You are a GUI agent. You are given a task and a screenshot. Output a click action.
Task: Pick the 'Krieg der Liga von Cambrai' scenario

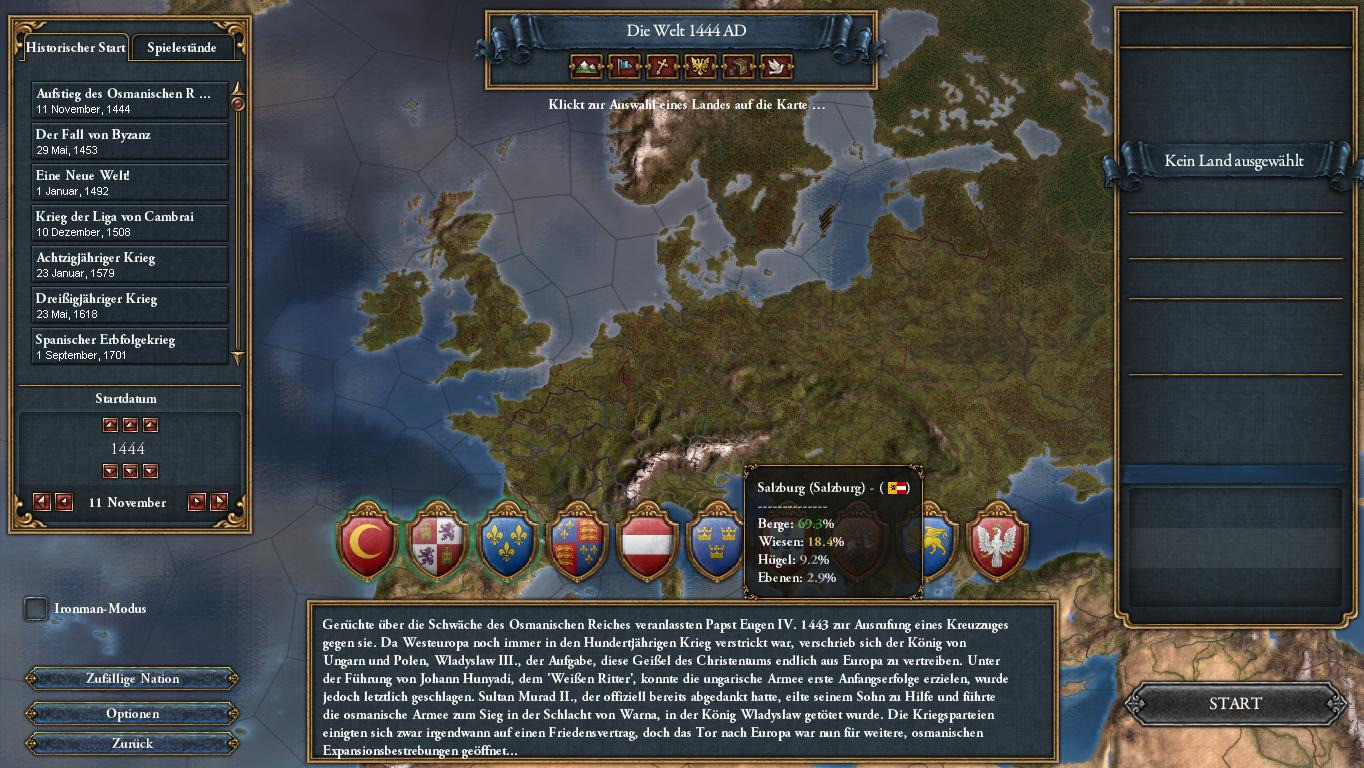point(130,223)
